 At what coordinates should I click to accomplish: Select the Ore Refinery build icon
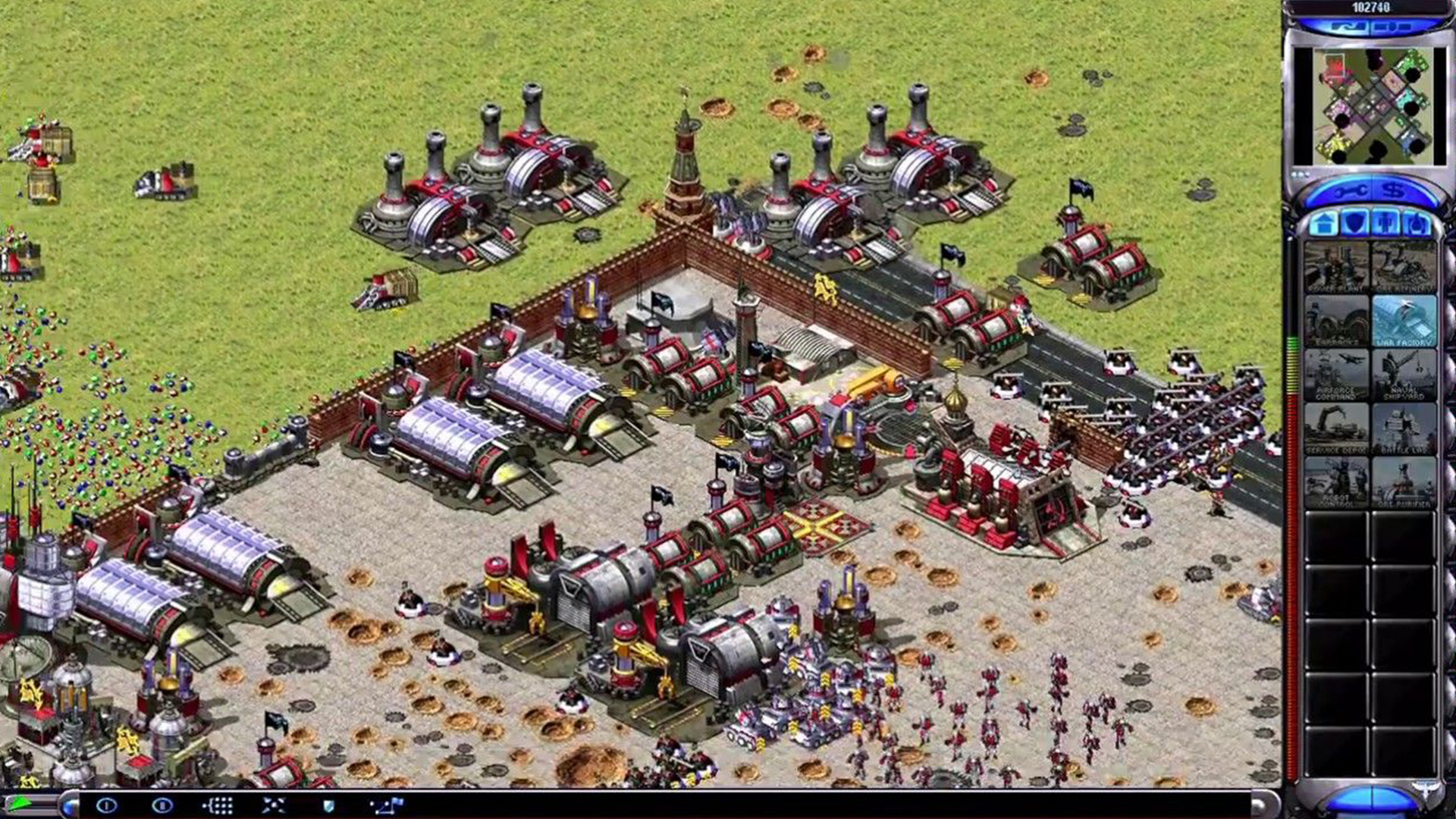click(x=1404, y=265)
